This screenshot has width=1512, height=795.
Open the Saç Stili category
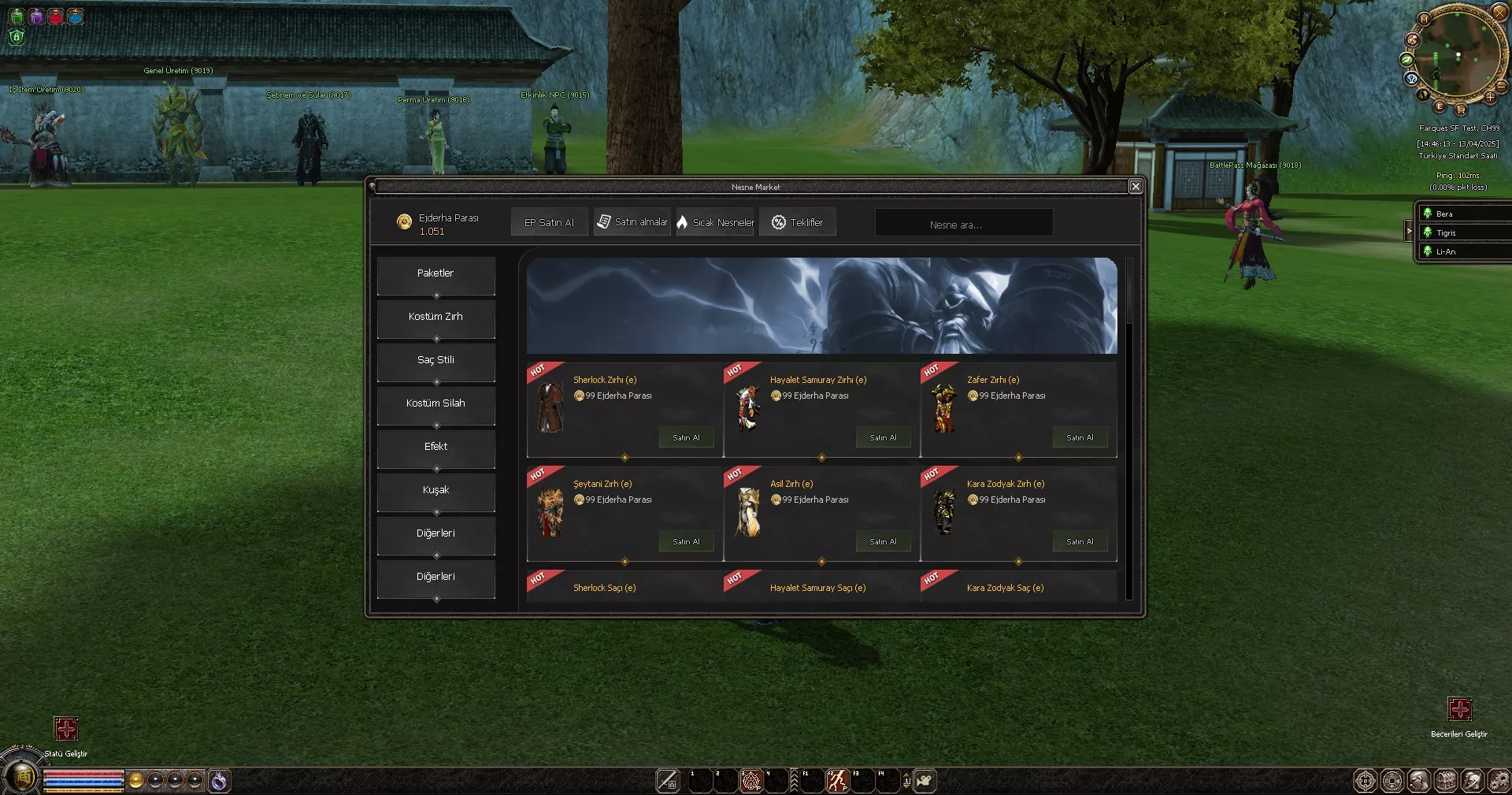coord(435,359)
